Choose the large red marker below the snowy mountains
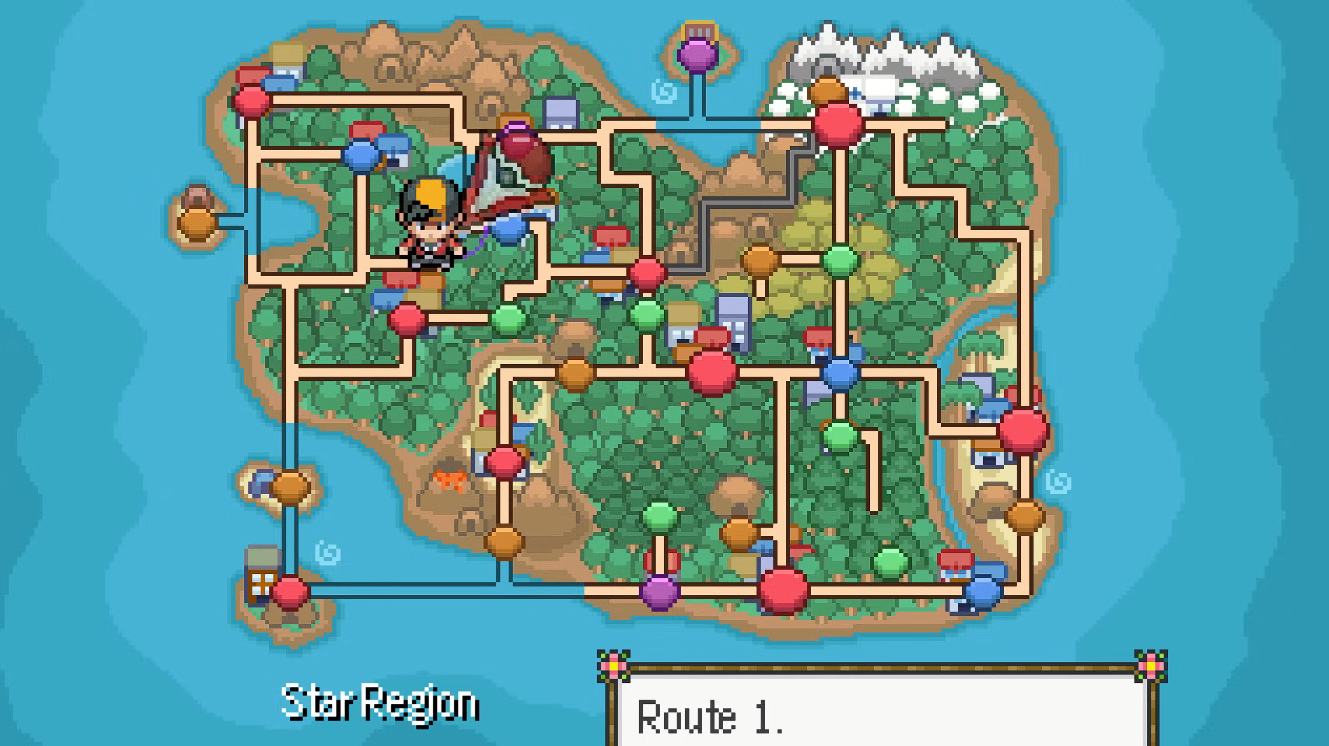This screenshot has height=746, width=1329. point(838,126)
